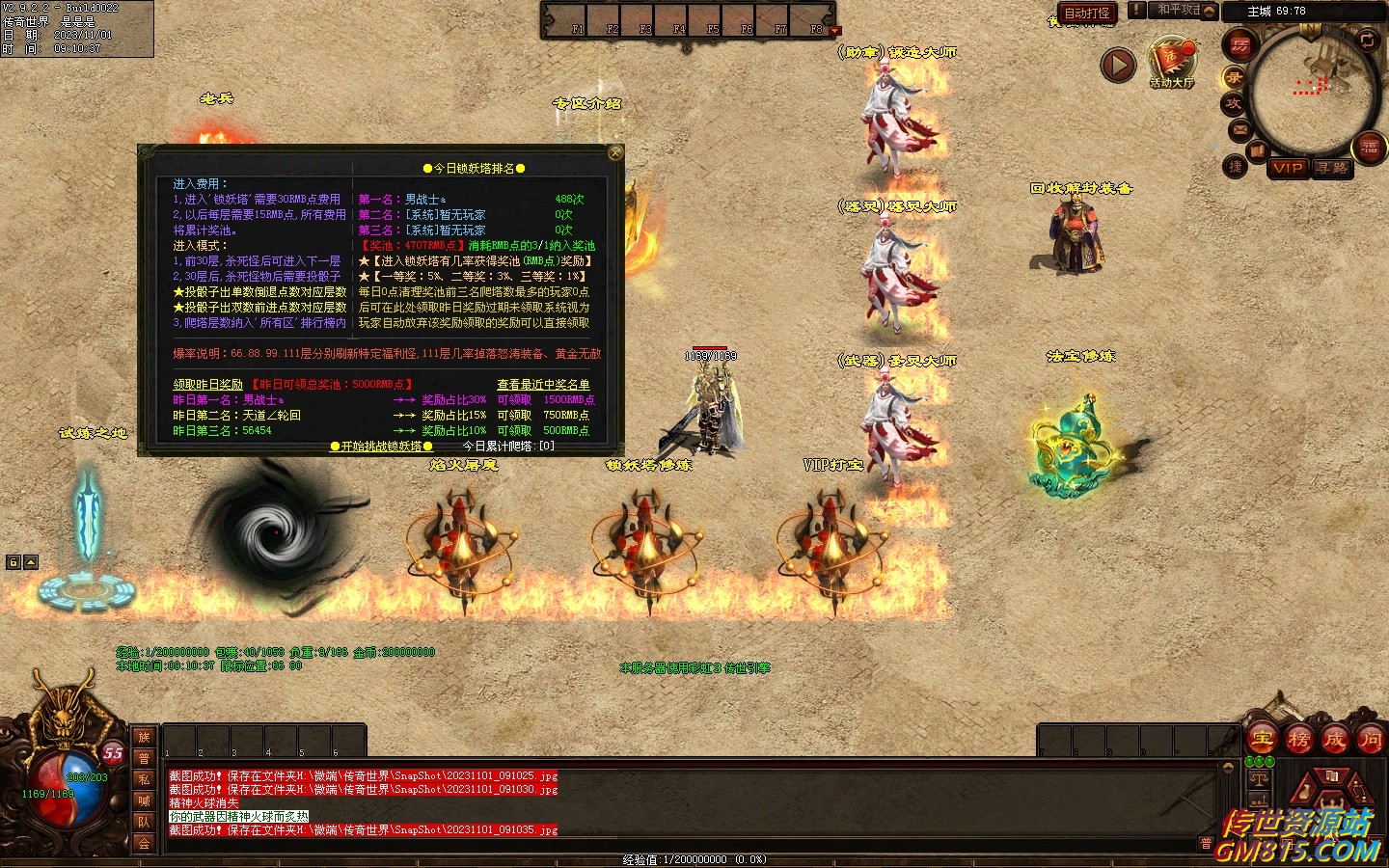Click the minimap refresh arrows button
The height and width of the screenshot is (868, 1389).
coord(1368,40)
